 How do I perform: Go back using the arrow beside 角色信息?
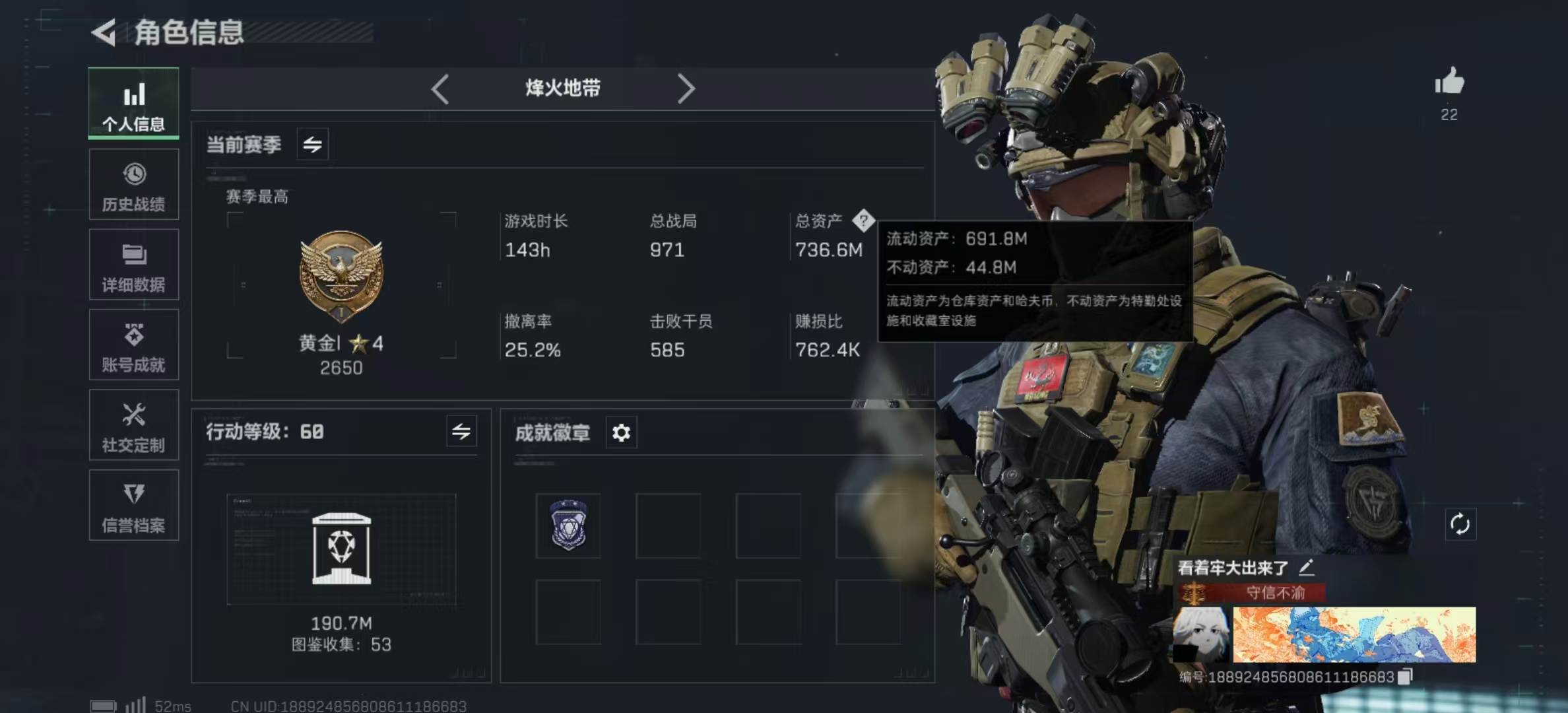[104, 32]
